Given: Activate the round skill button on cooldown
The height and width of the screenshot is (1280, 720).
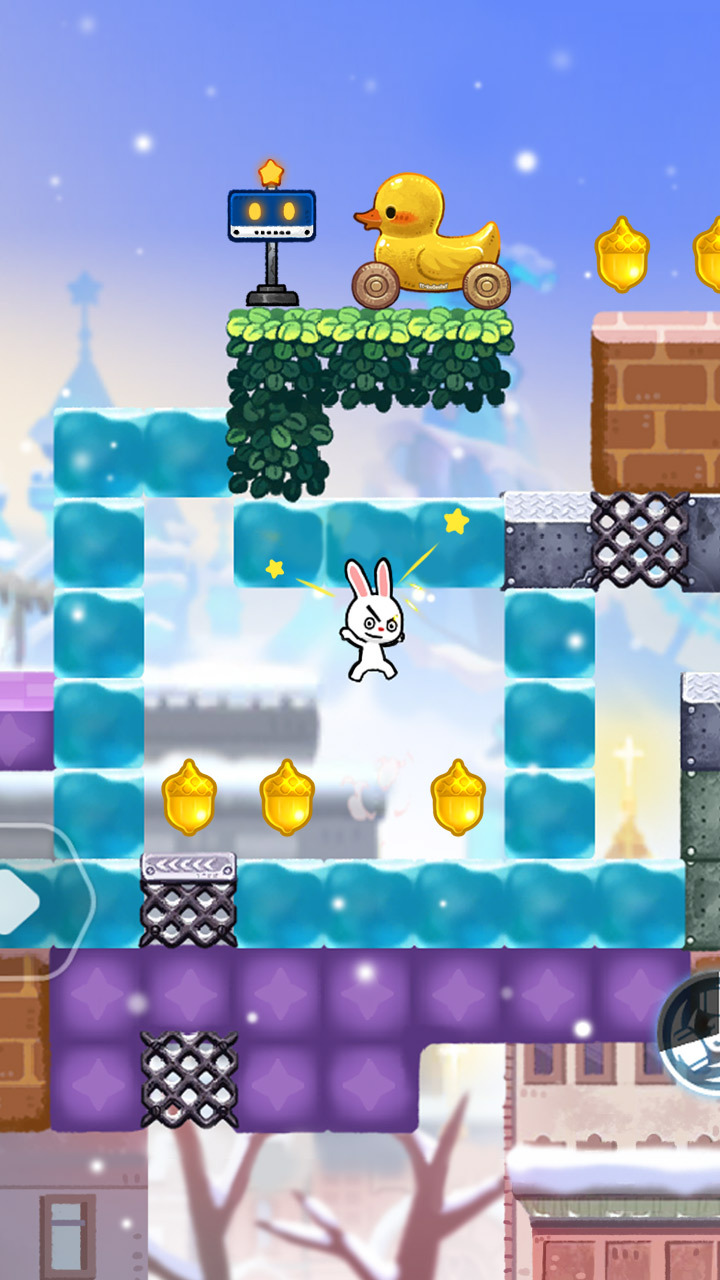Looking at the screenshot, I should coord(696,1022).
